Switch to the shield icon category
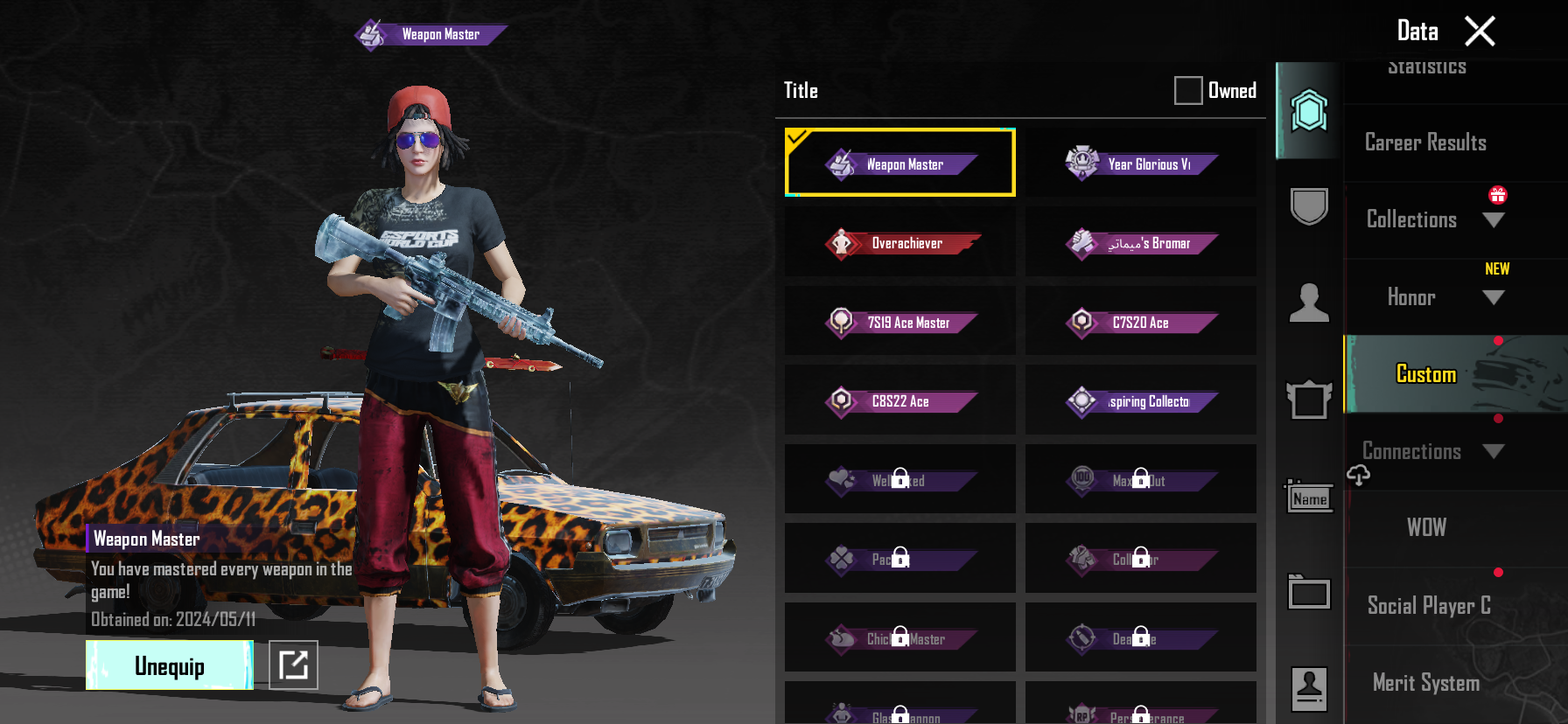The height and width of the screenshot is (724, 1568). (x=1309, y=206)
